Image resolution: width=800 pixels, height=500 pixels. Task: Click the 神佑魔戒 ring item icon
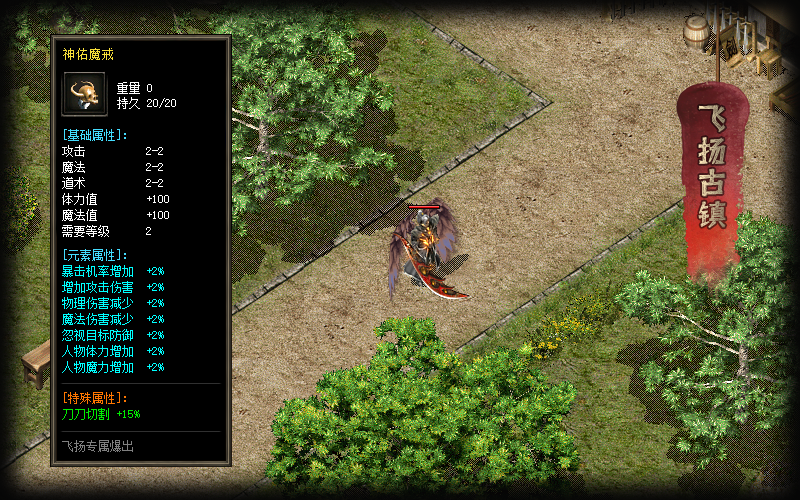click(x=84, y=94)
